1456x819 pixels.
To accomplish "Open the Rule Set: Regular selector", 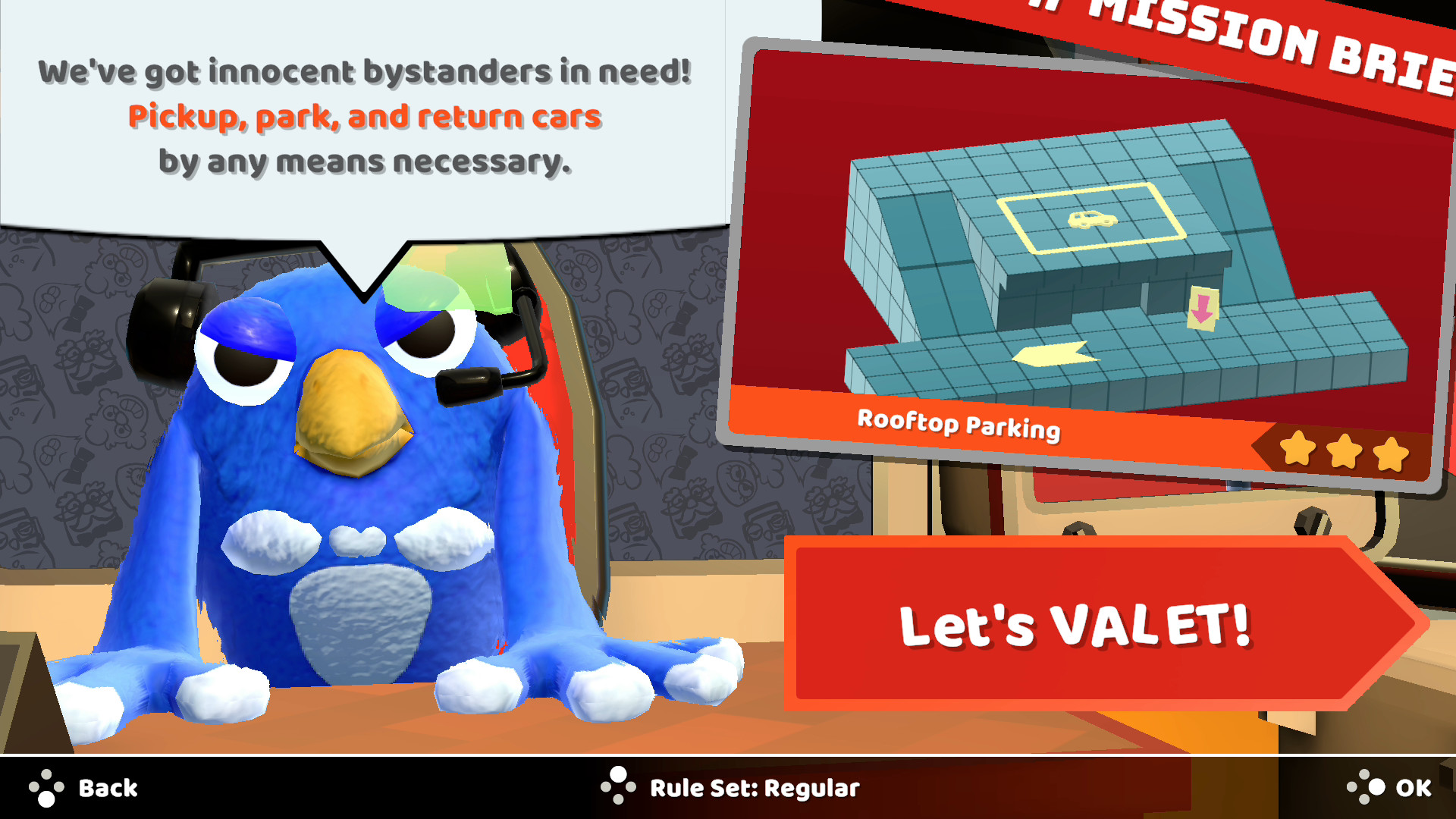I will tap(755, 789).
